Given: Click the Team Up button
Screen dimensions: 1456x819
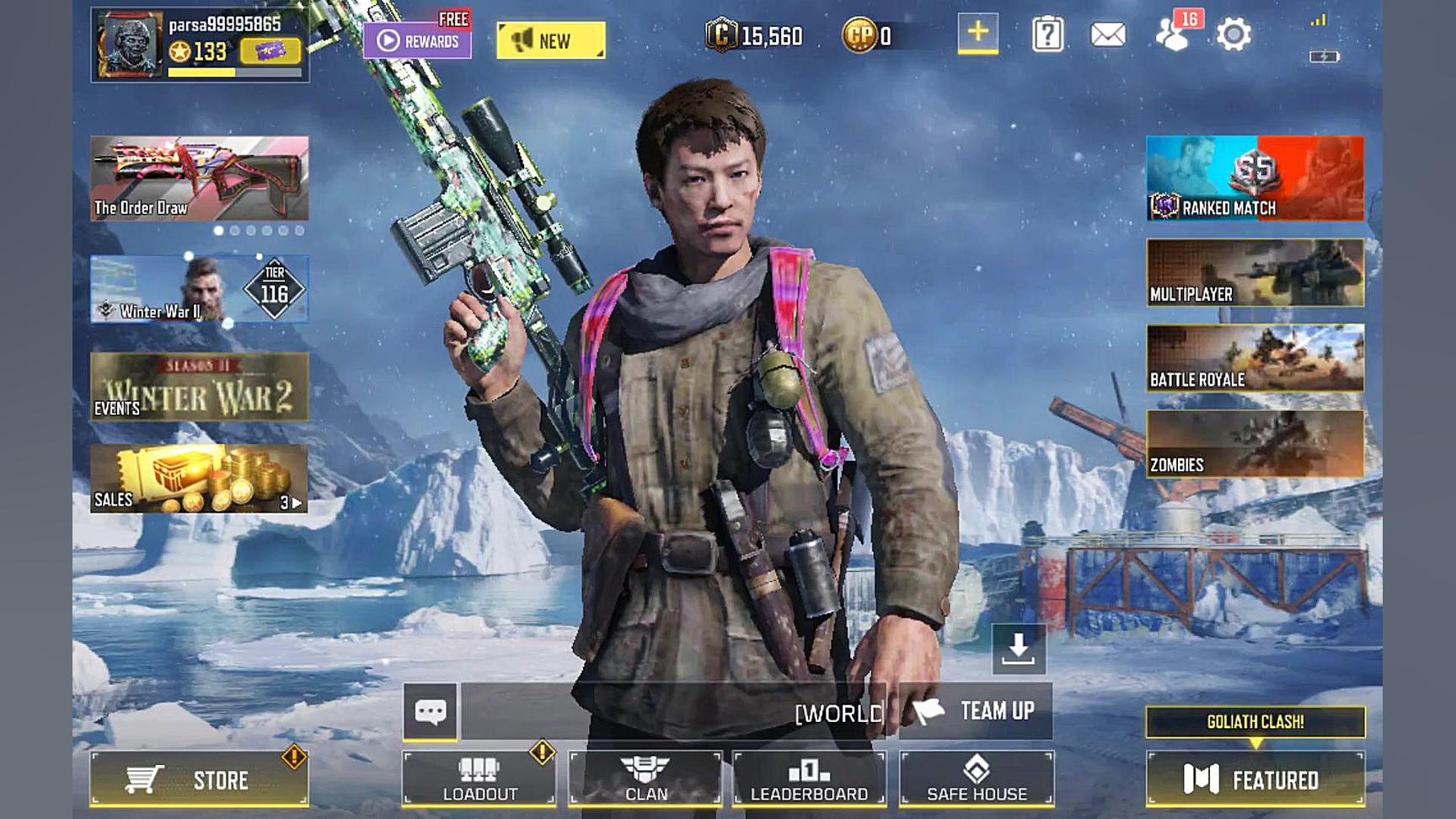Looking at the screenshot, I should (x=976, y=711).
